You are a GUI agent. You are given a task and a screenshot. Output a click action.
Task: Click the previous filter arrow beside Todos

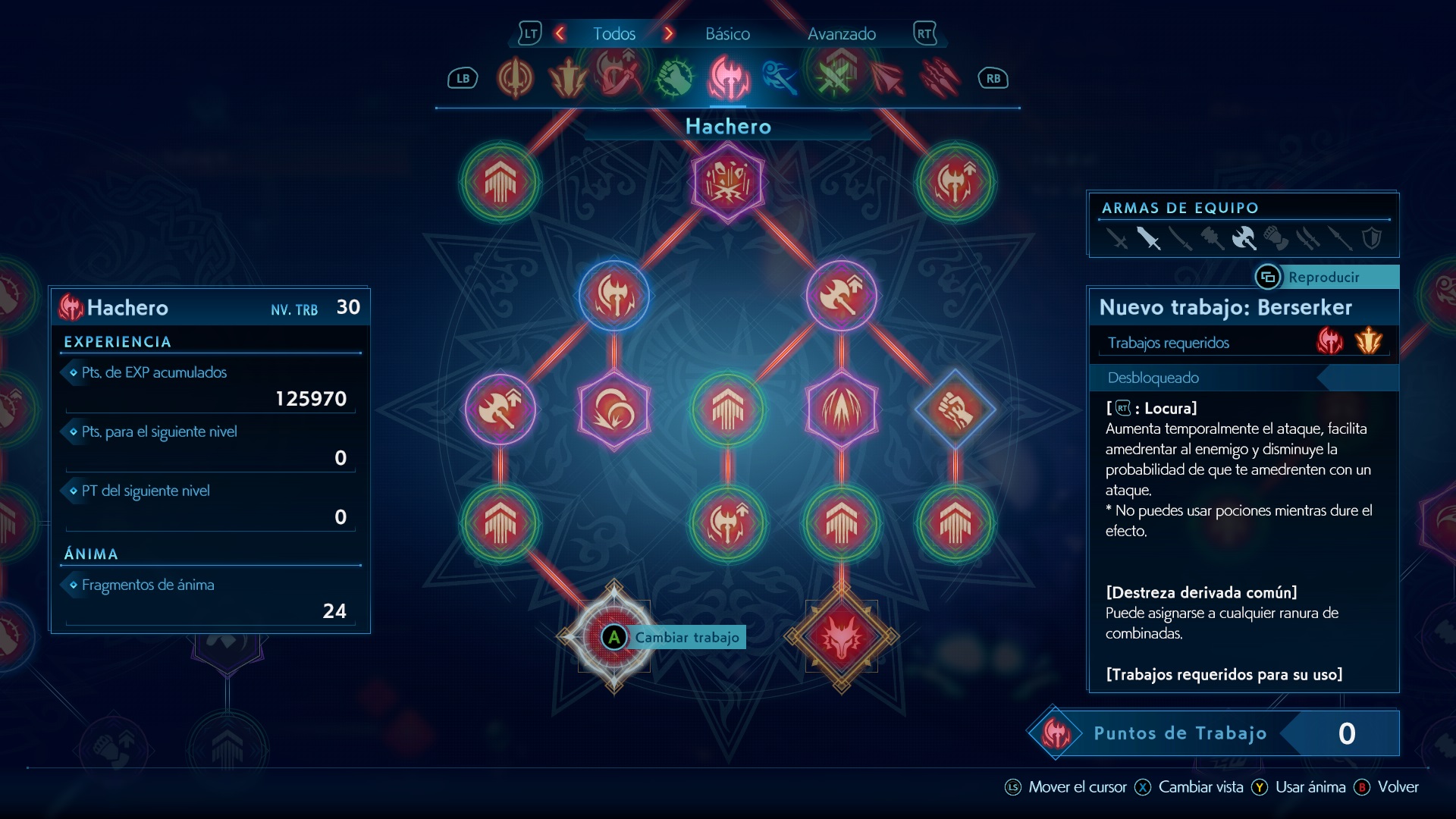560,33
